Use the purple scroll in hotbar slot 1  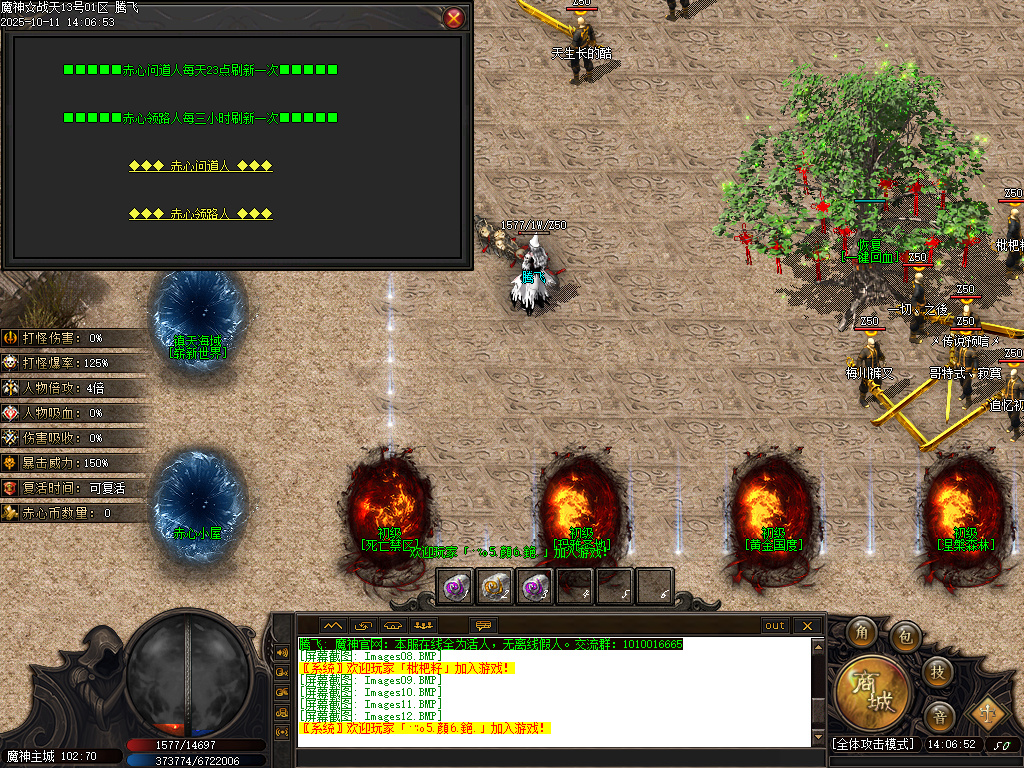click(456, 587)
